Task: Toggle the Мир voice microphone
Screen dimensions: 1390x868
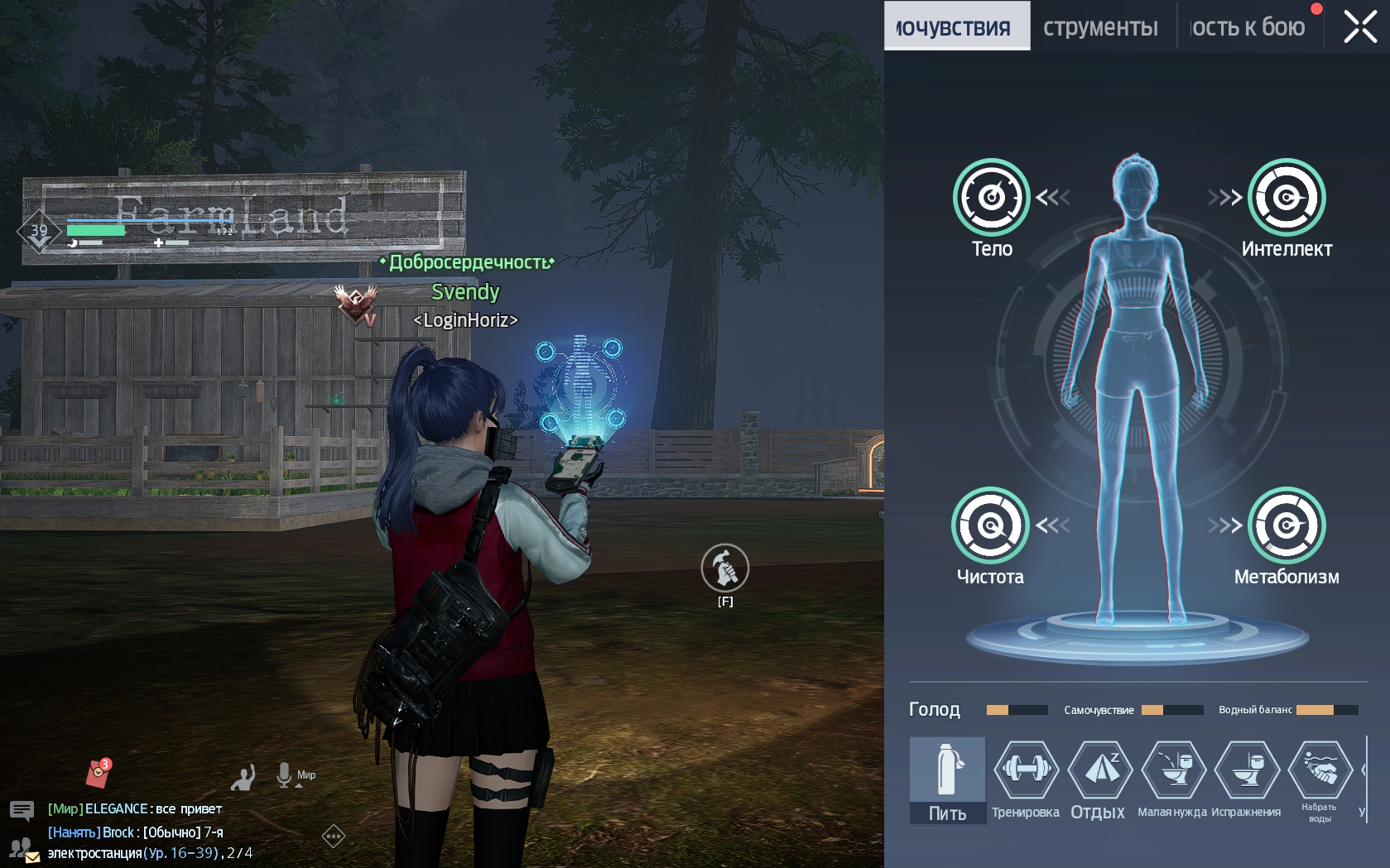Action: pos(285,775)
